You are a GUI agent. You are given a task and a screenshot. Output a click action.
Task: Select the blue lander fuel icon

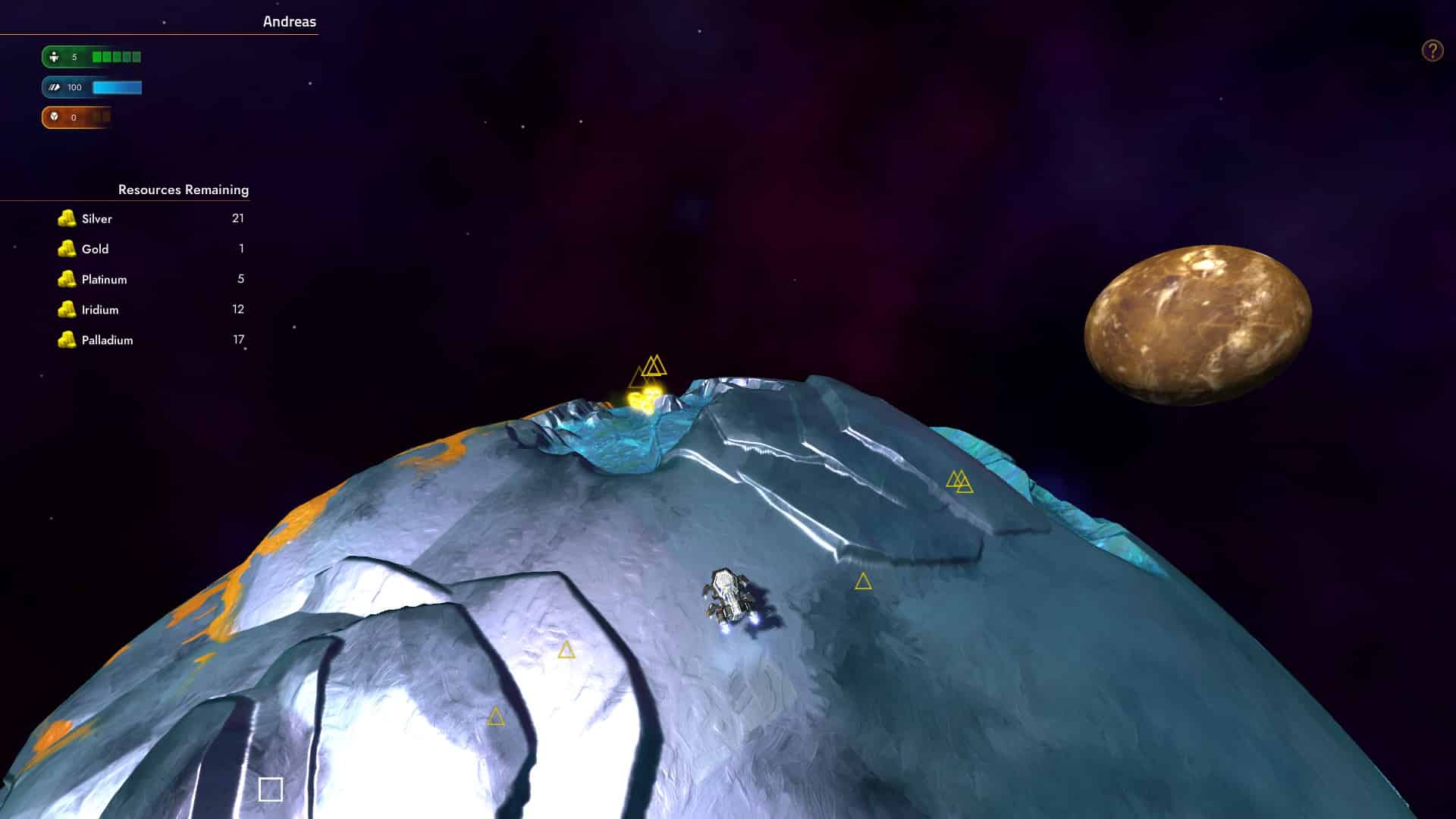[x=53, y=87]
